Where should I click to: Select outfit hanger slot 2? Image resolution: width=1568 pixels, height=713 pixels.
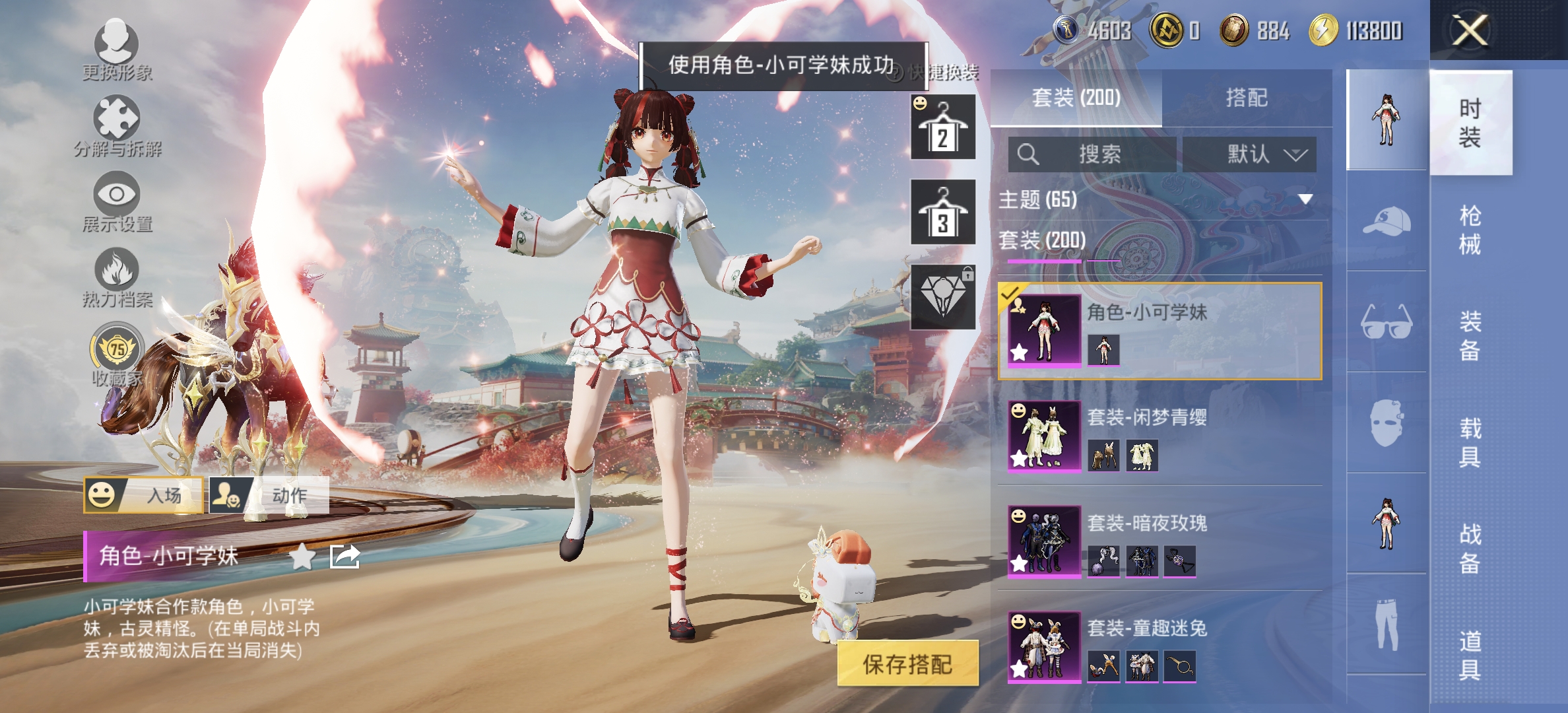pyautogui.click(x=942, y=127)
